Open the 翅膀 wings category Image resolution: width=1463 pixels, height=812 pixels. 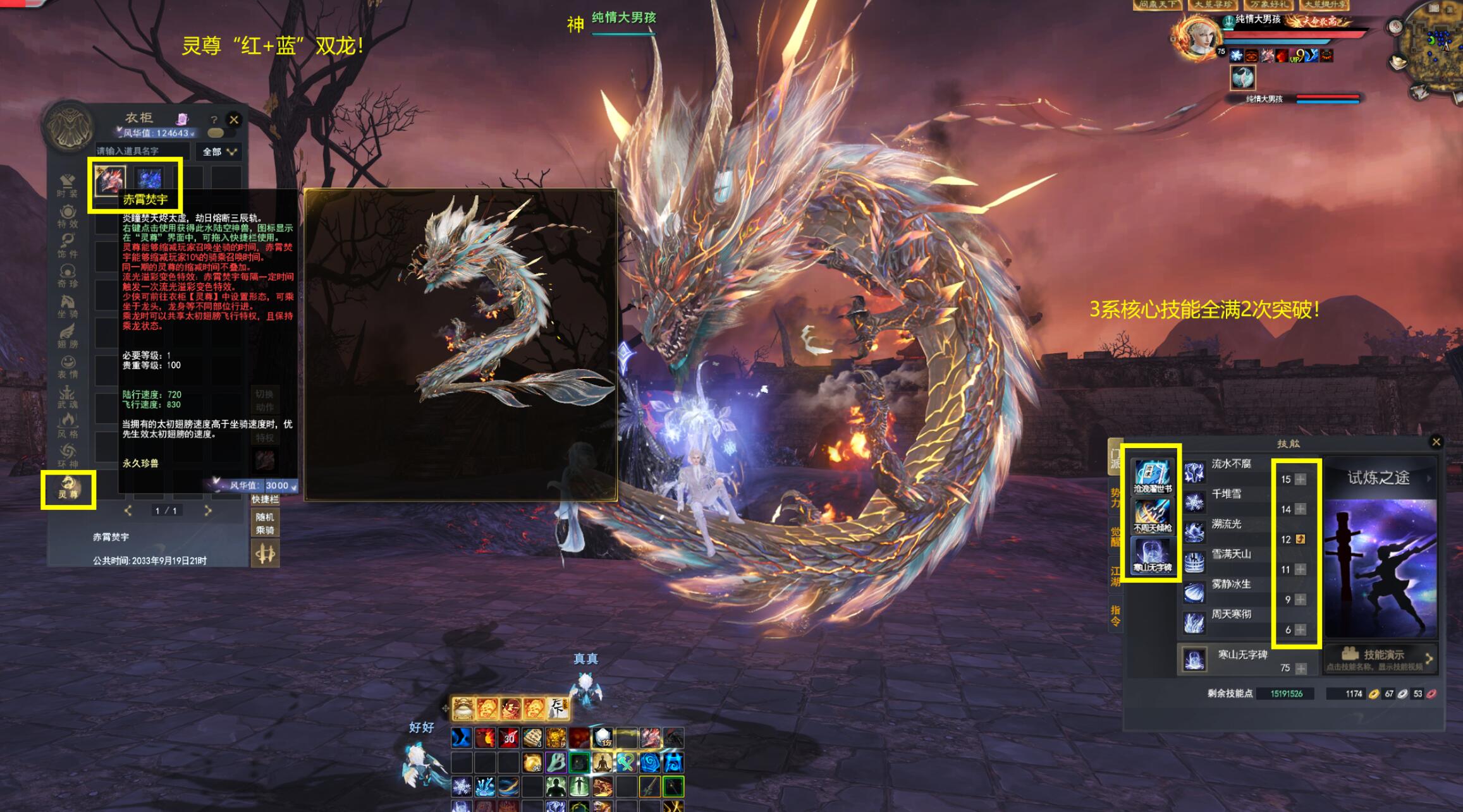[x=68, y=336]
